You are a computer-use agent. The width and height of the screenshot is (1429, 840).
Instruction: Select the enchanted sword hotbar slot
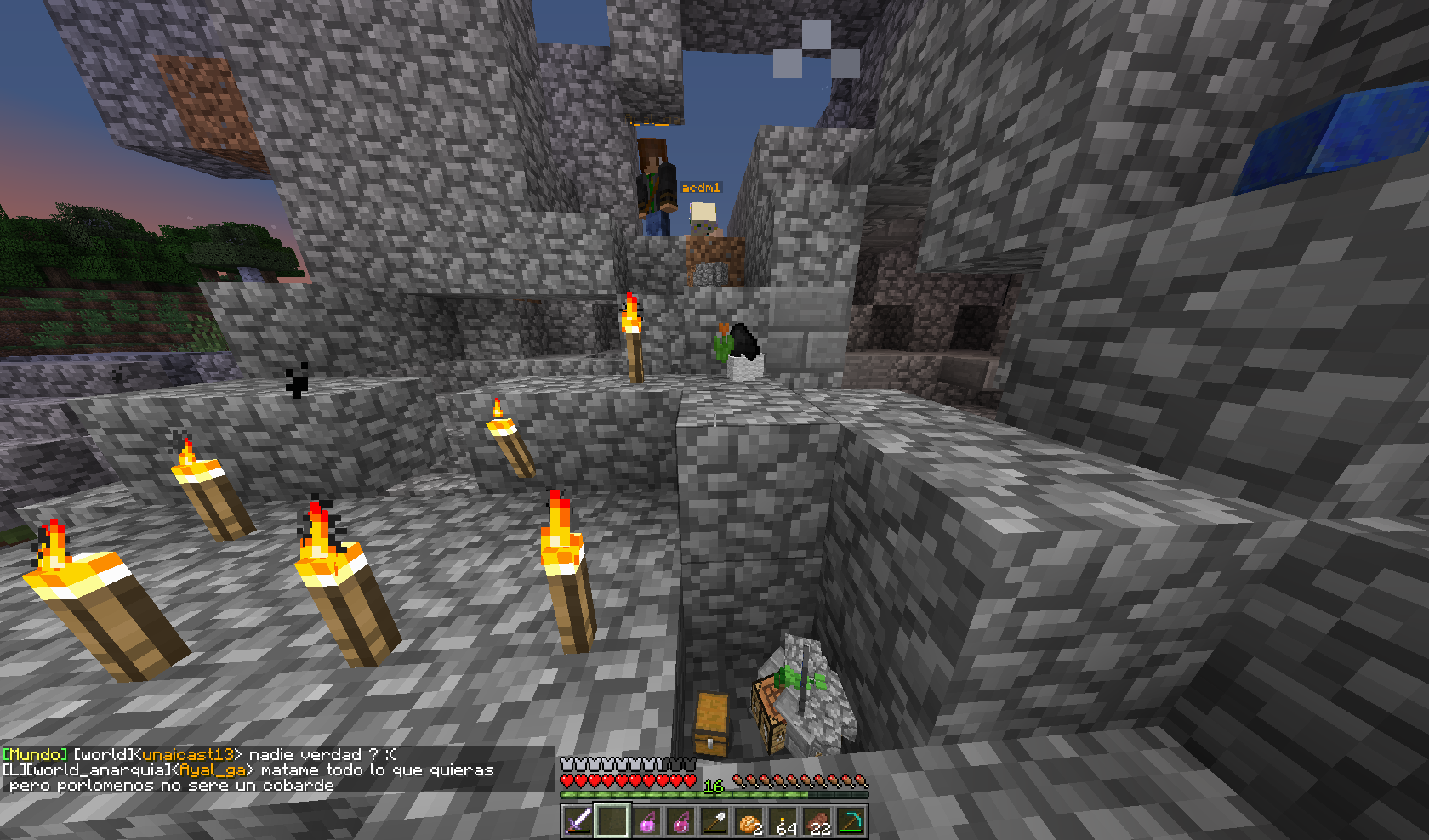(578, 821)
